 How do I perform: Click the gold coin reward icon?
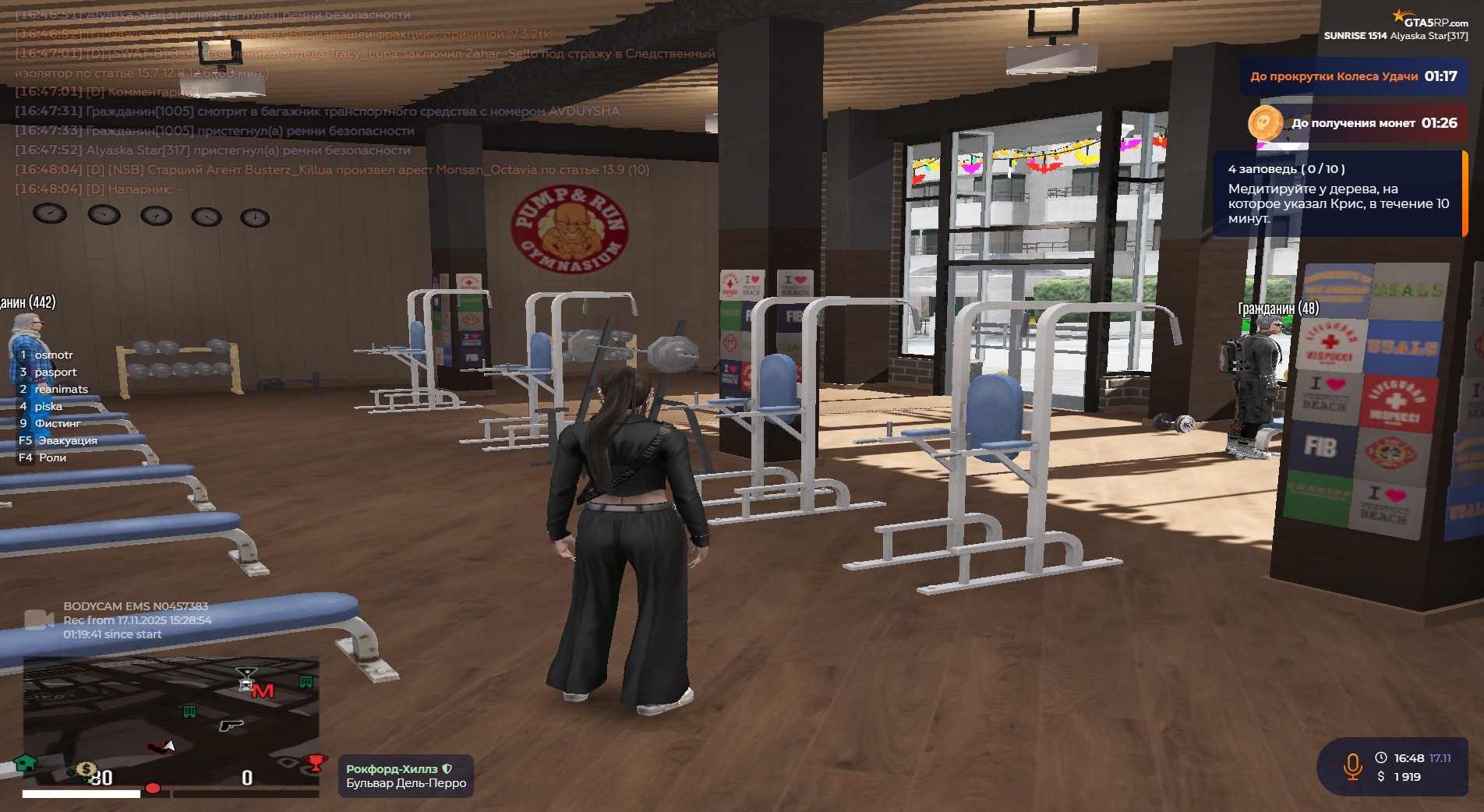pos(1264,123)
